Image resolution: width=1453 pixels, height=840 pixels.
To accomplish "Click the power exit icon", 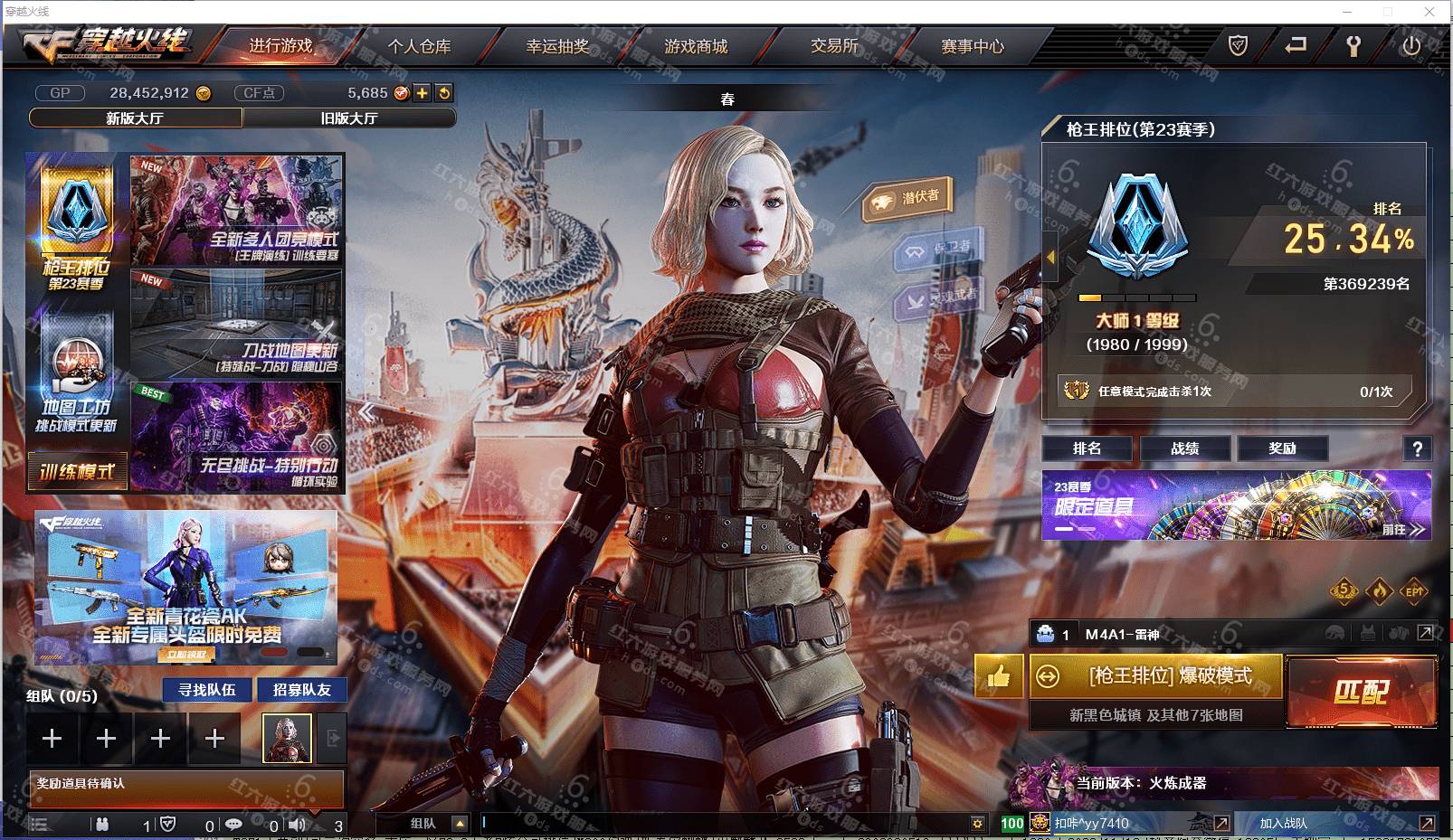I will point(1411,46).
